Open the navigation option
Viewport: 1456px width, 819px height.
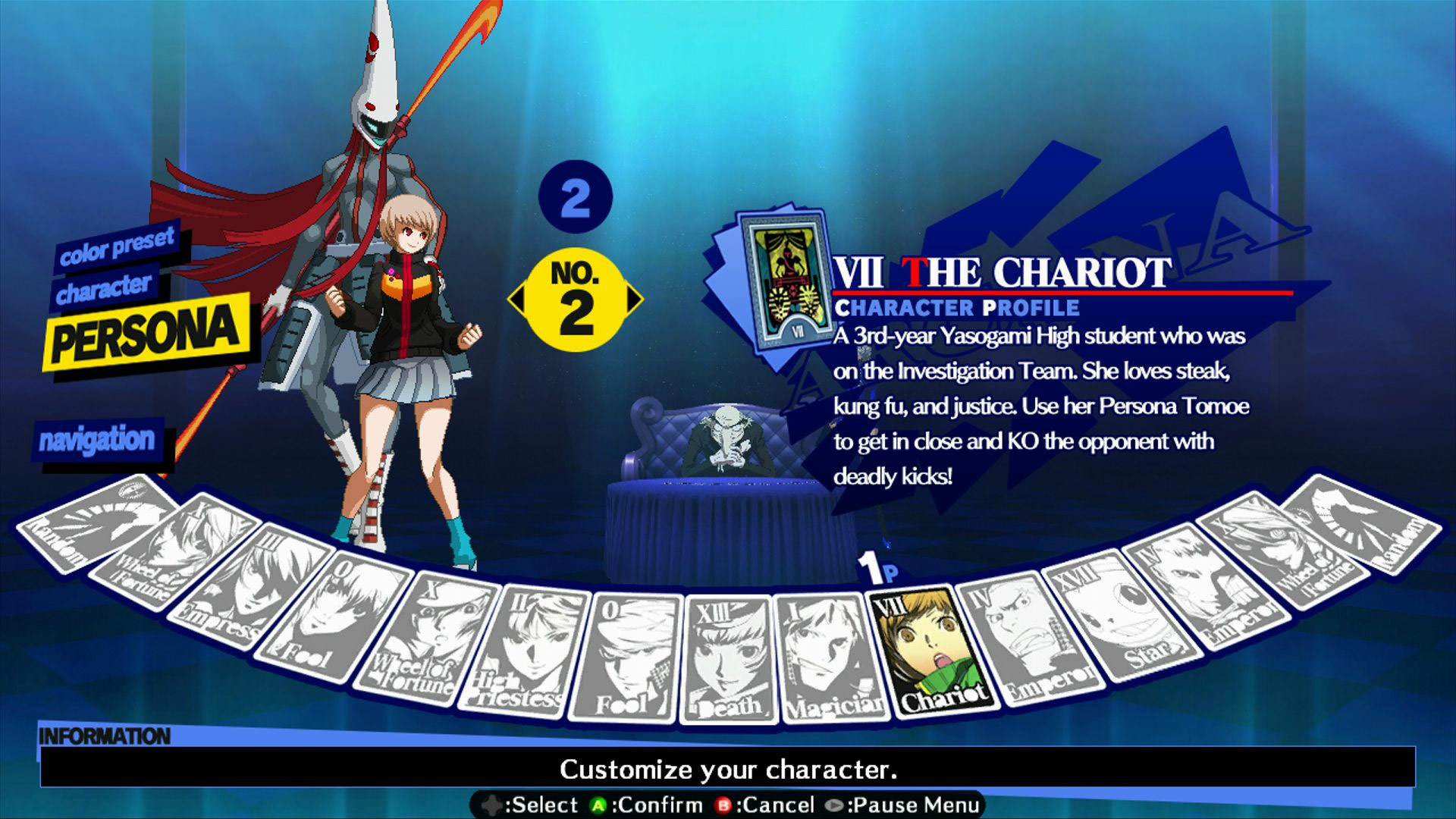point(99,438)
